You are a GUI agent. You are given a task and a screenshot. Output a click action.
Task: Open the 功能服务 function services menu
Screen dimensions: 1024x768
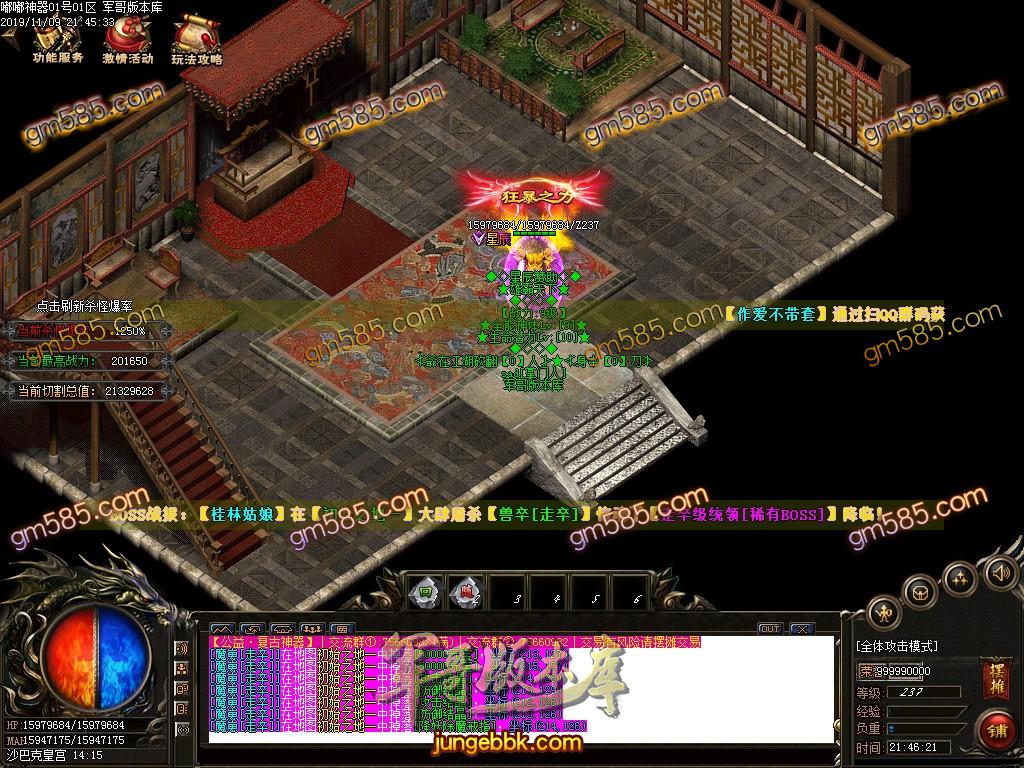(x=57, y=41)
